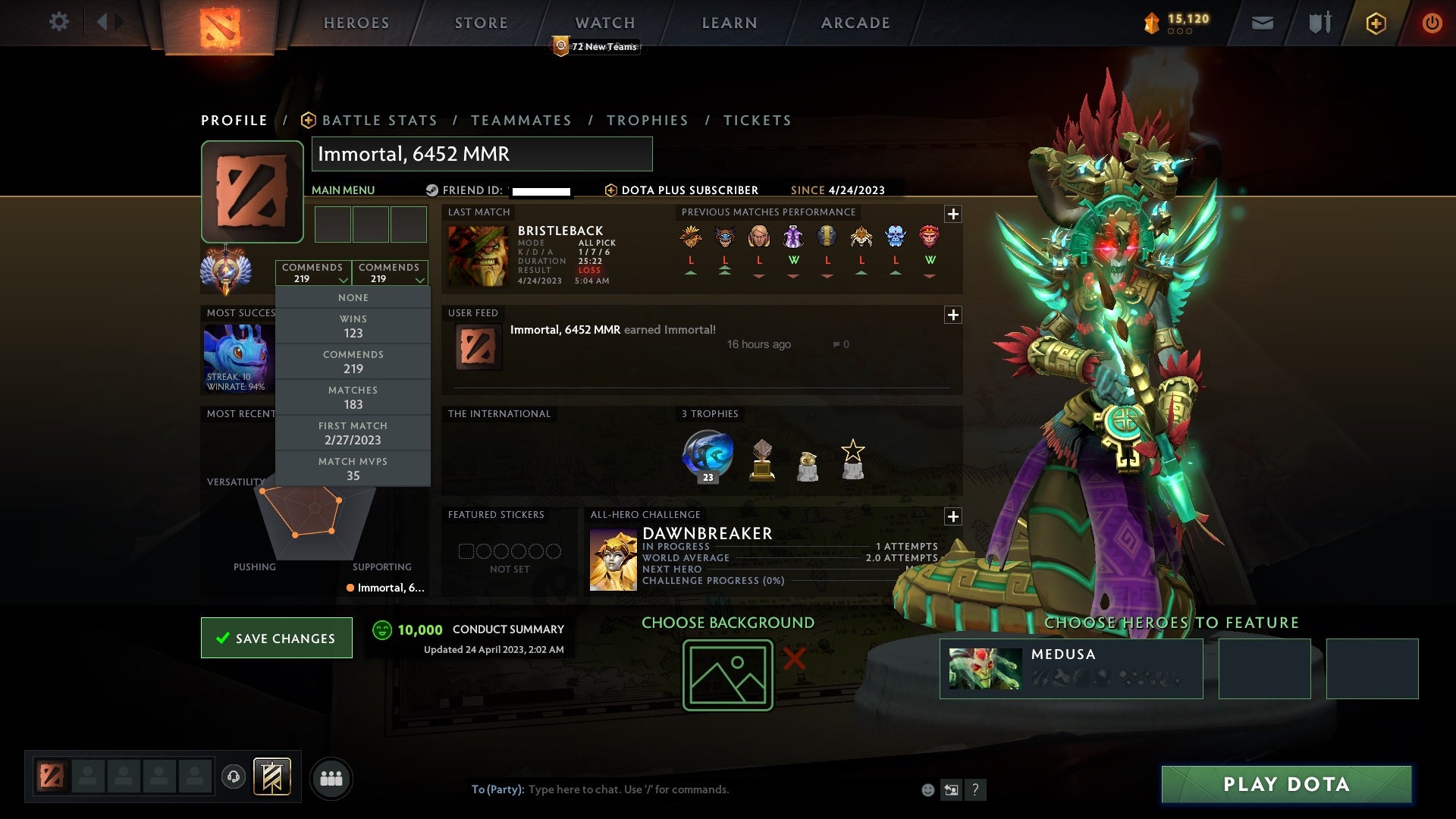Open the WATCH menu

click(605, 23)
